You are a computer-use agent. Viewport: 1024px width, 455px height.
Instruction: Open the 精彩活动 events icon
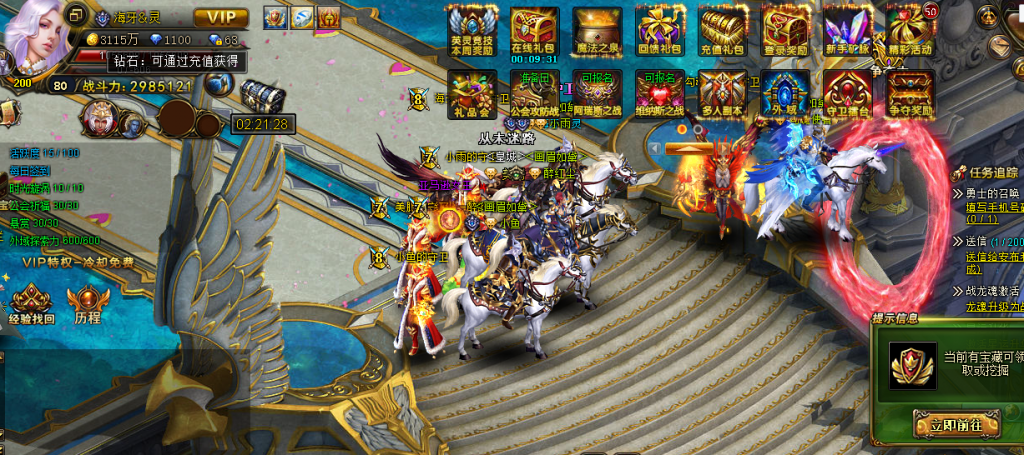pos(909,29)
